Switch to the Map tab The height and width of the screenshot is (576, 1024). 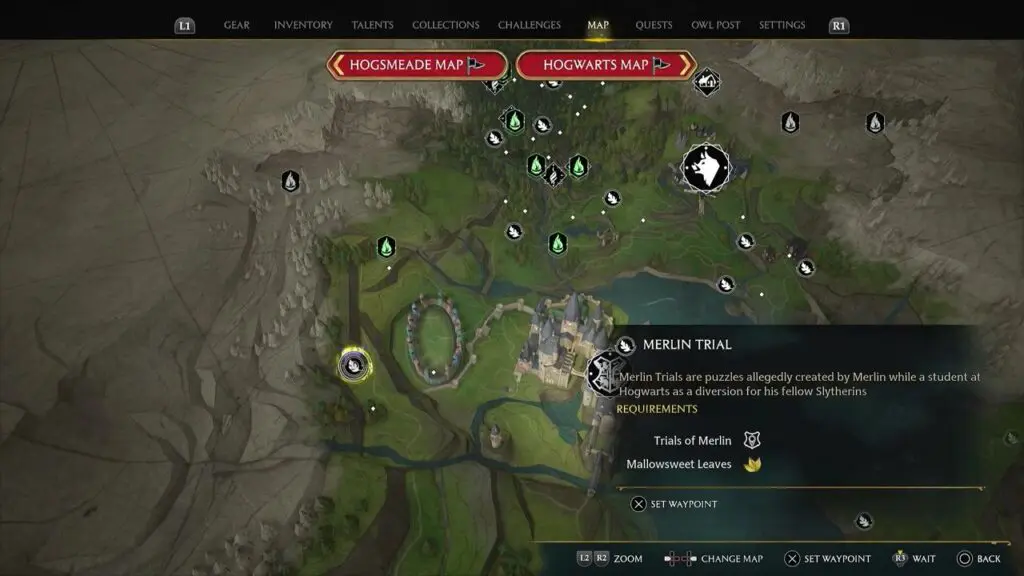pos(598,25)
